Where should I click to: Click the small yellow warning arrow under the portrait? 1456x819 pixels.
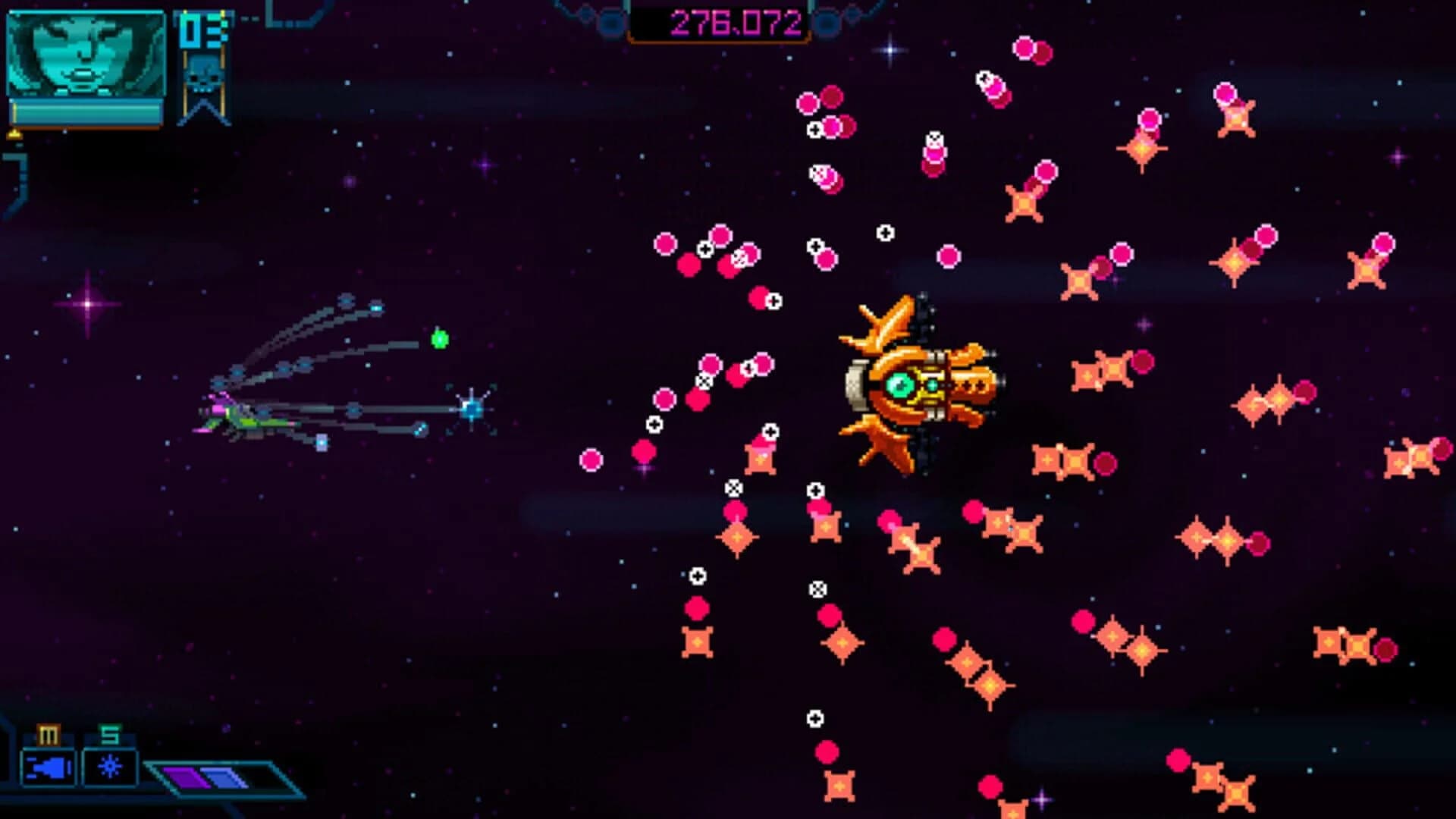(13, 133)
